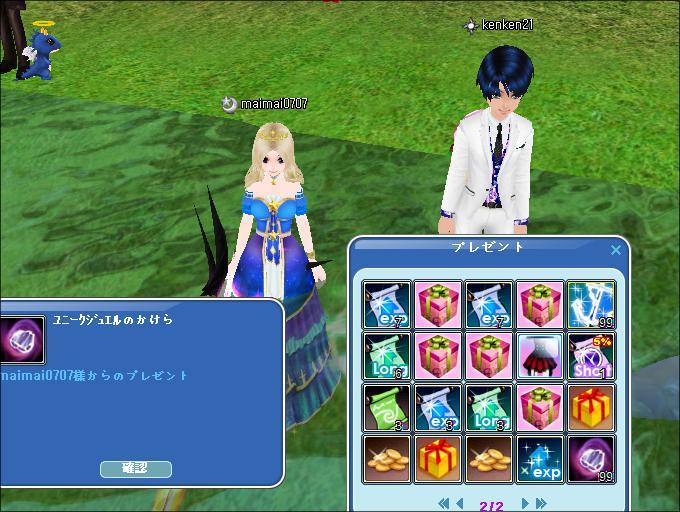Image resolution: width=680 pixels, height=512 pixels.
Task: Go to the next present page
Action: click(x=524, y=503)
